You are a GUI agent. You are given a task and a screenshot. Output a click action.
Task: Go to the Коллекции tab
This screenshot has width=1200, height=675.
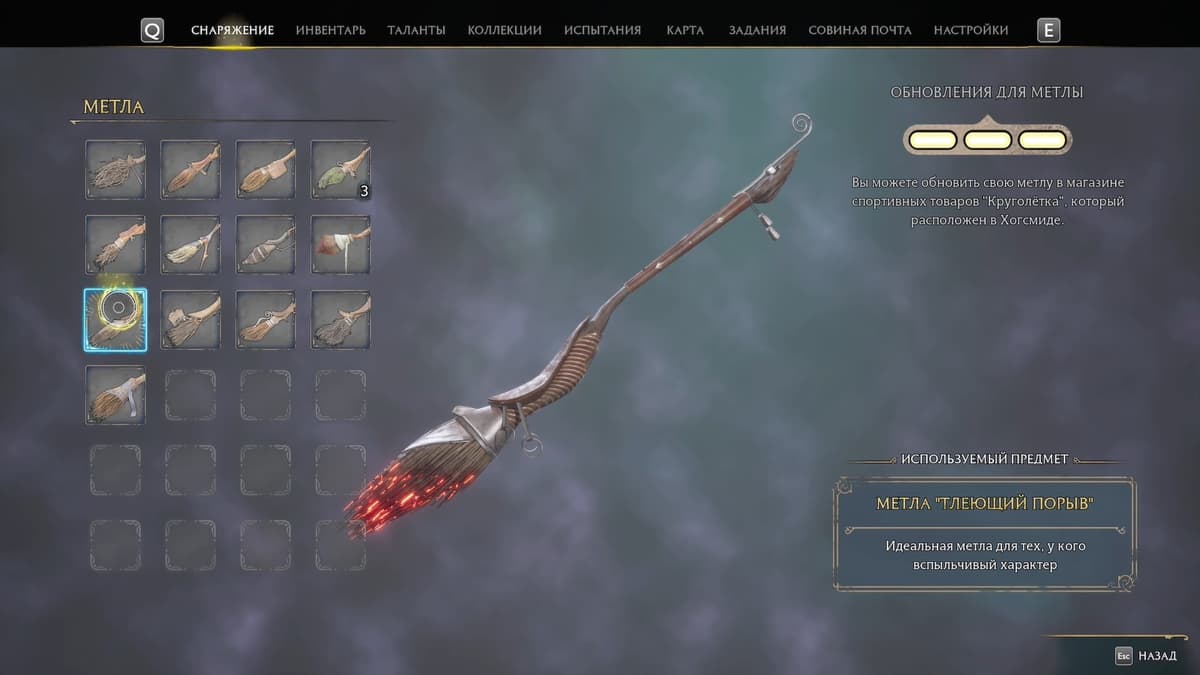[504, 30]
